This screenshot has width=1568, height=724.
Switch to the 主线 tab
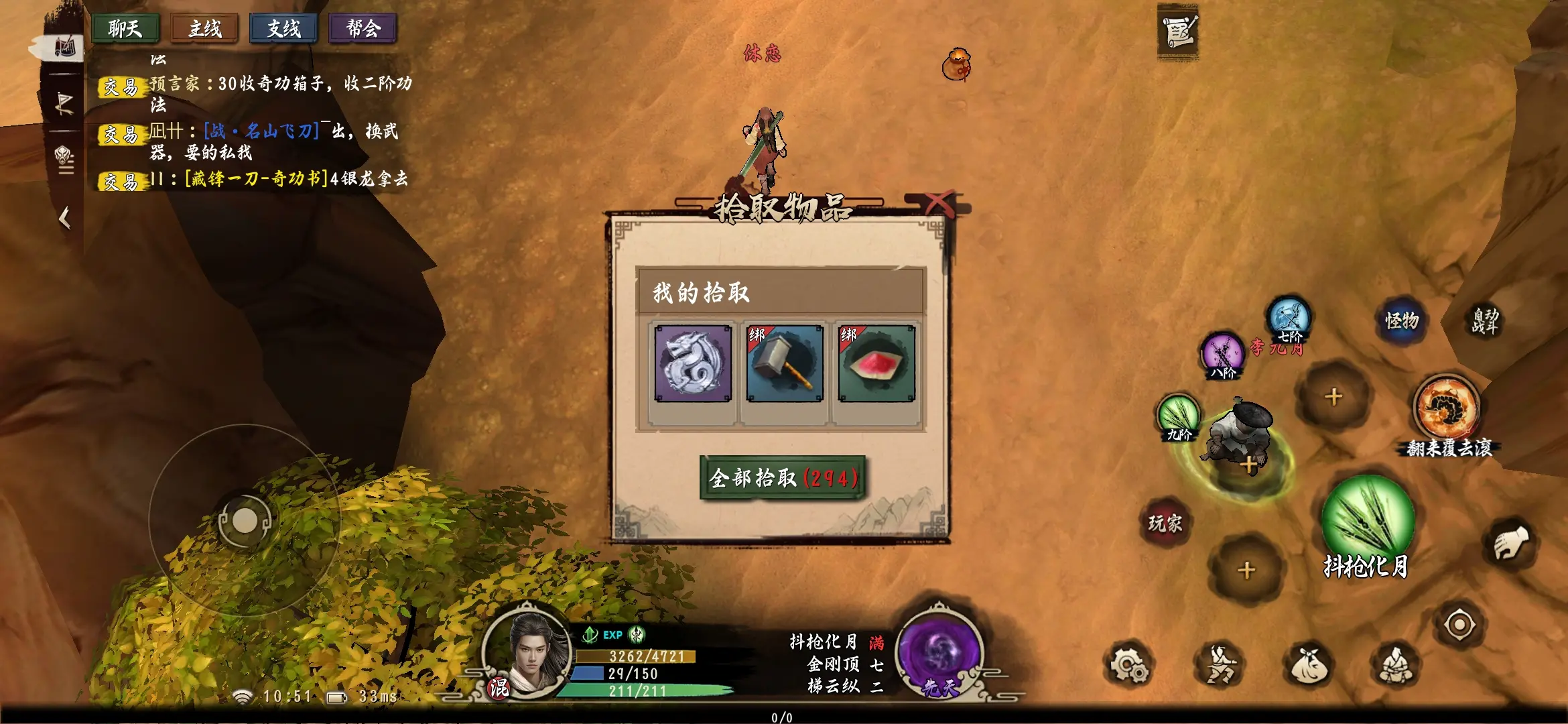coord(205,29)
